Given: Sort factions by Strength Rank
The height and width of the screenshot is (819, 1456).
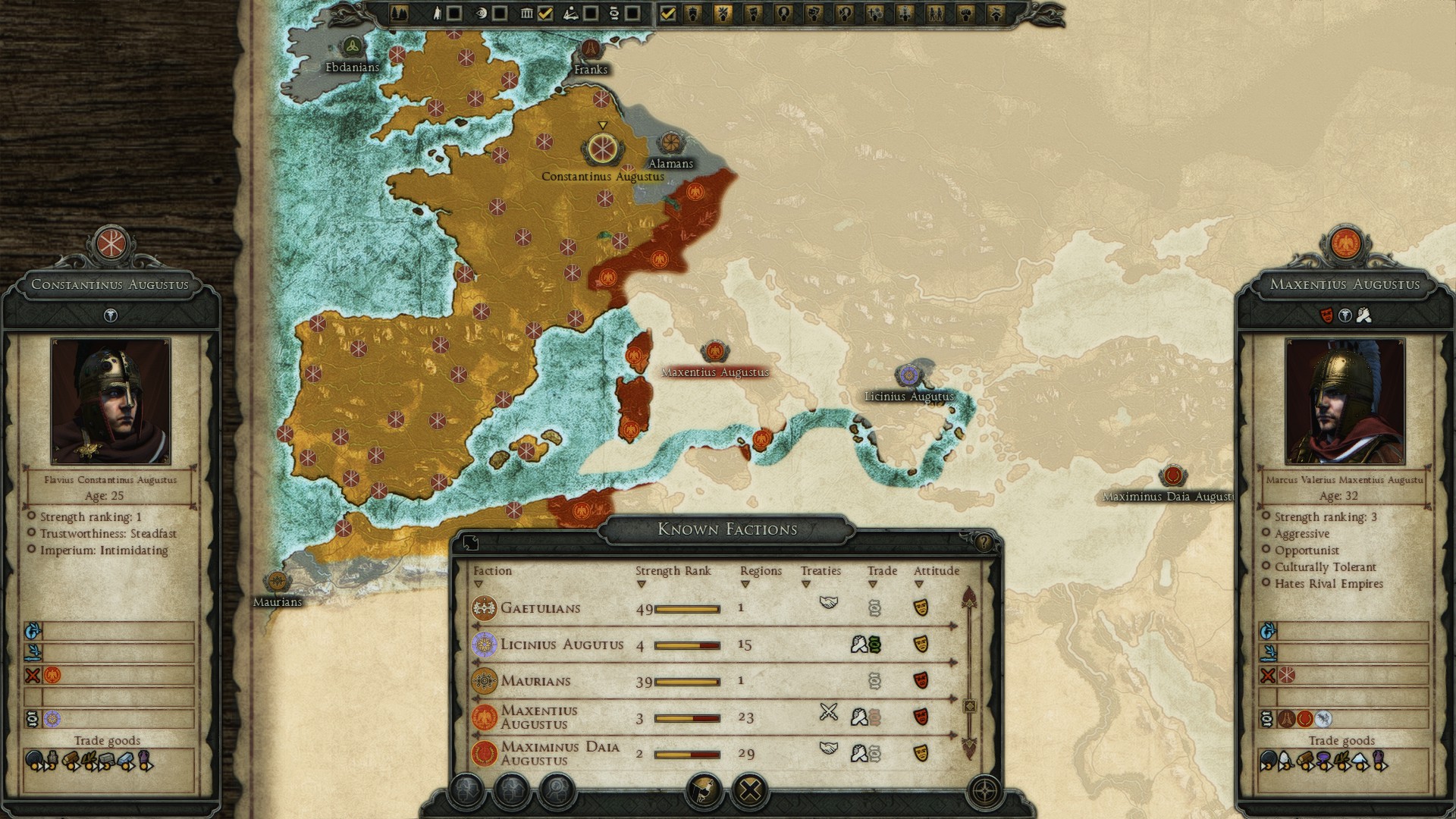Looking at the screenshot, I should click(673, 571).
